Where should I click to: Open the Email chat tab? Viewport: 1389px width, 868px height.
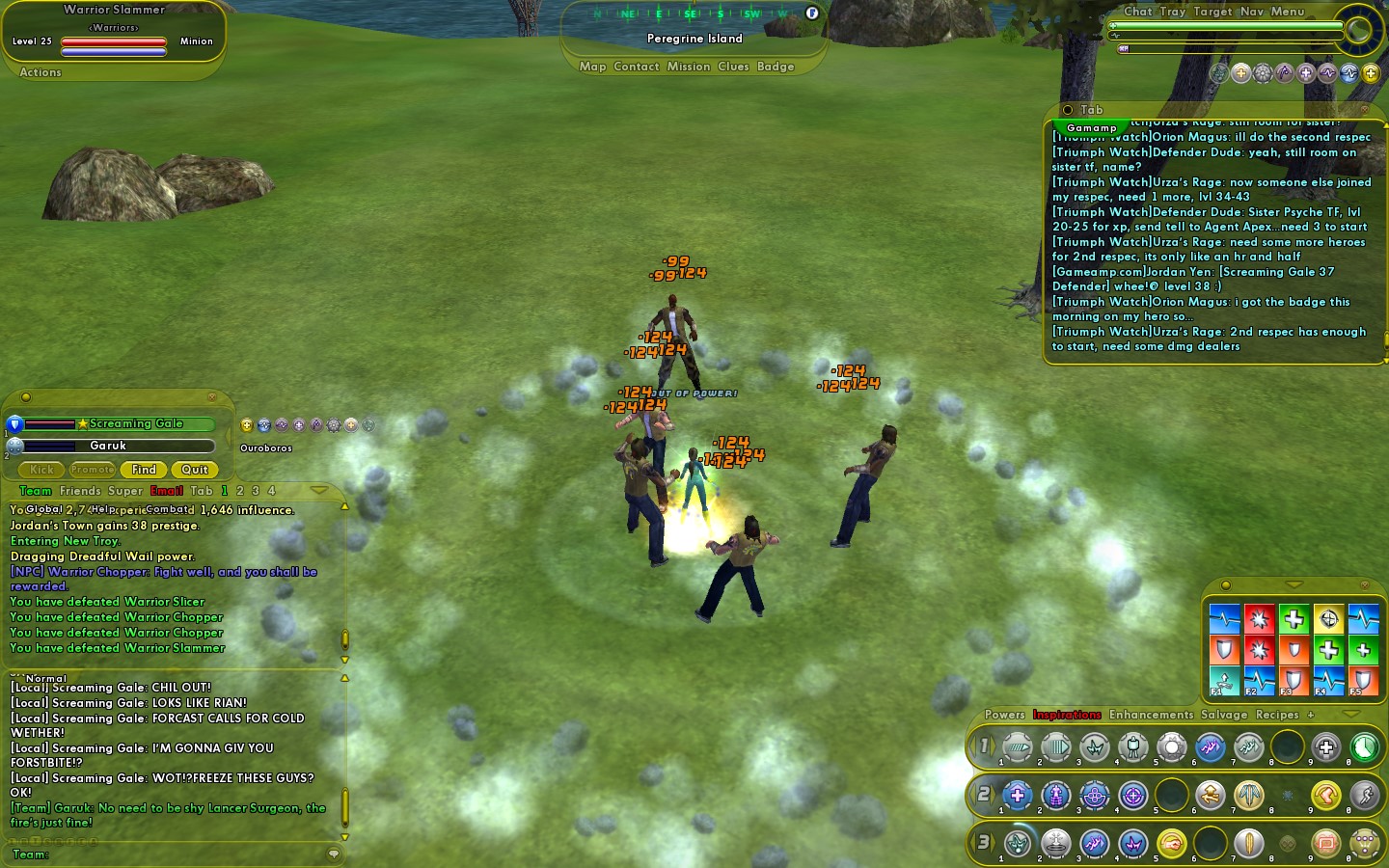pyautogui.click(x=166, y=491)
